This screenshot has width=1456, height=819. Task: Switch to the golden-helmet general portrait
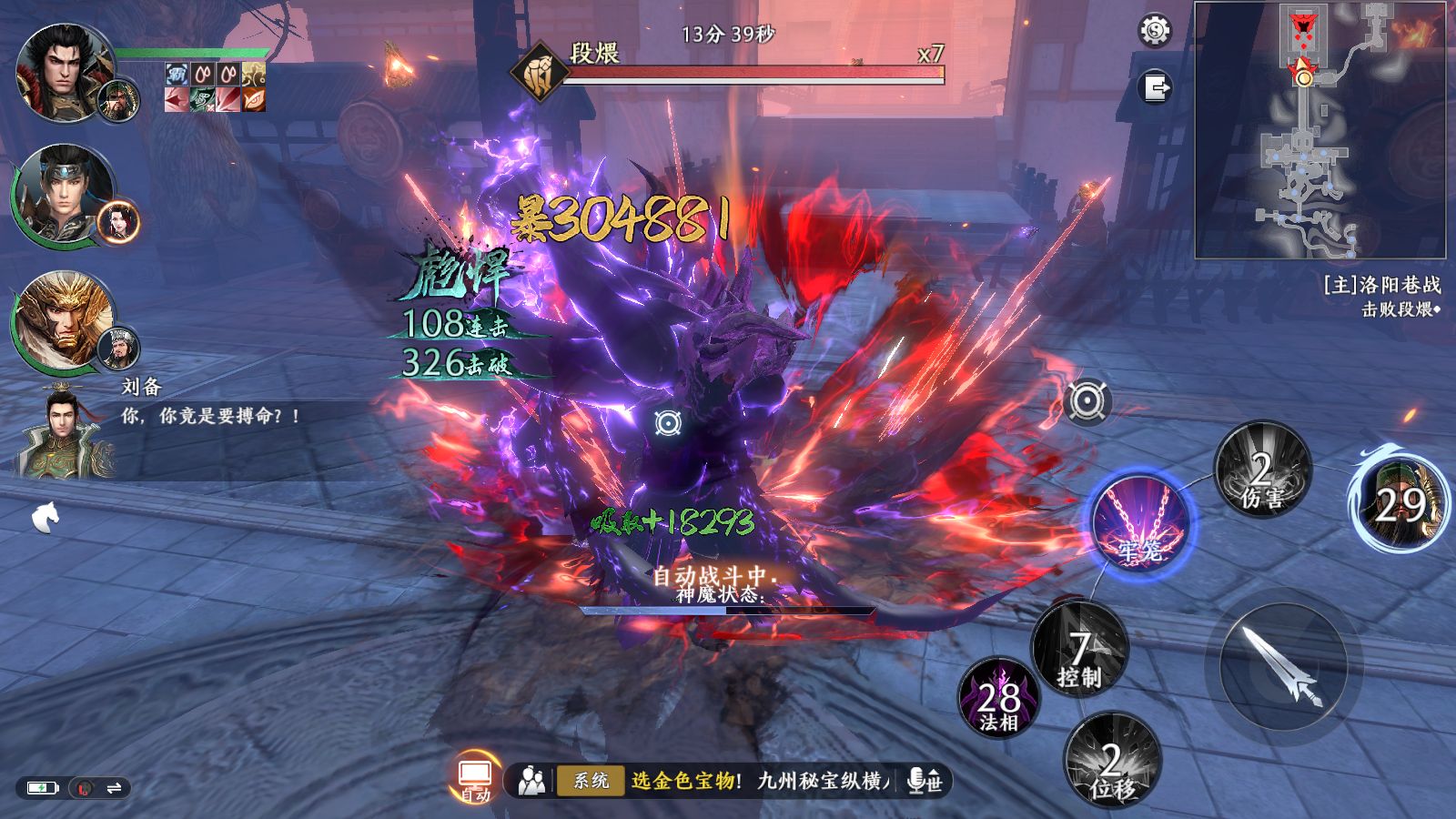click(x=61, y=320)
